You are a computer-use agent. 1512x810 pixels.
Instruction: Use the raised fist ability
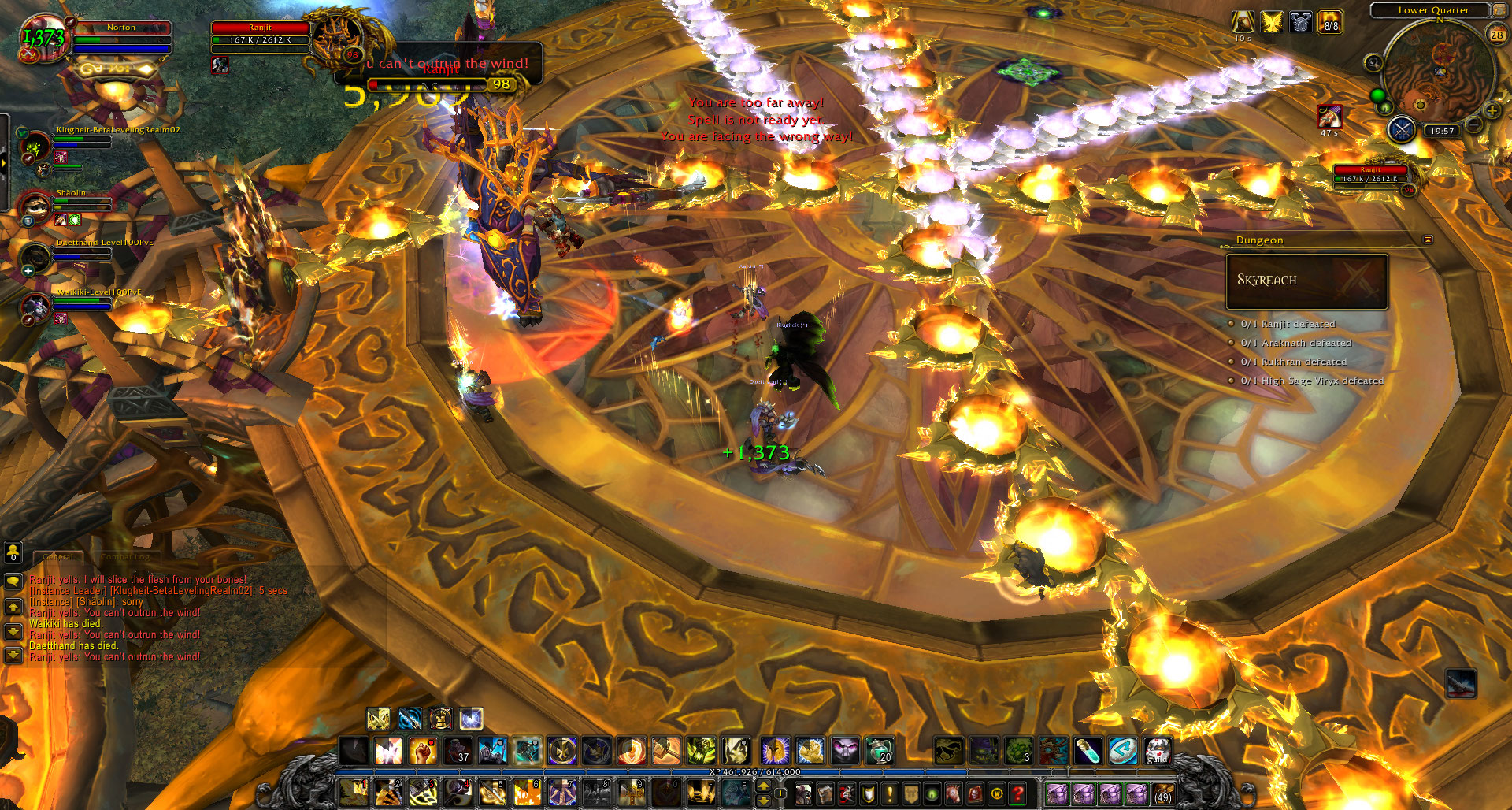423,750
